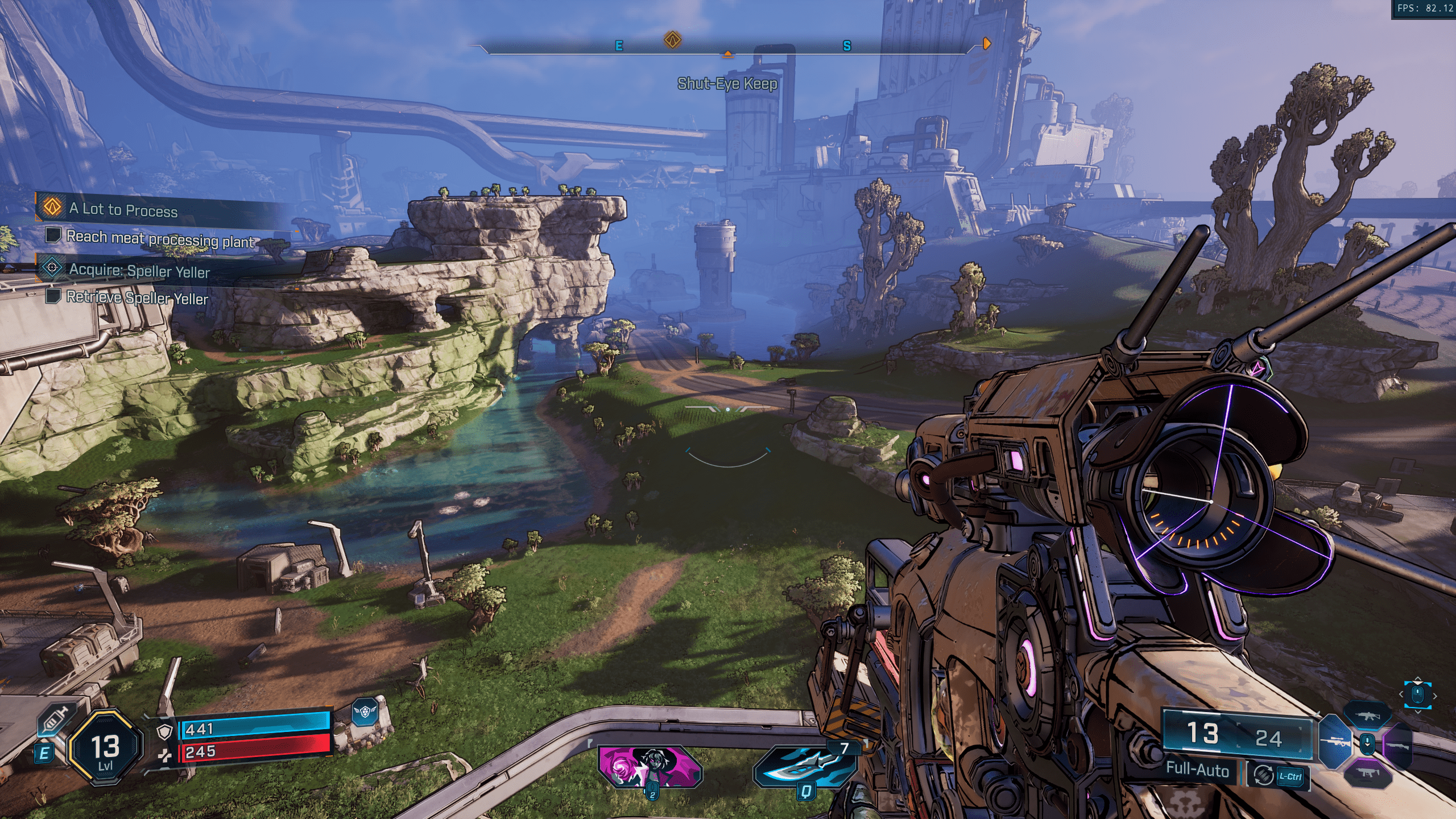Screen dimensions: 1456x819
Task: Click the ammo-swap firing mode icon
Action: click(x=1263, y=776)
